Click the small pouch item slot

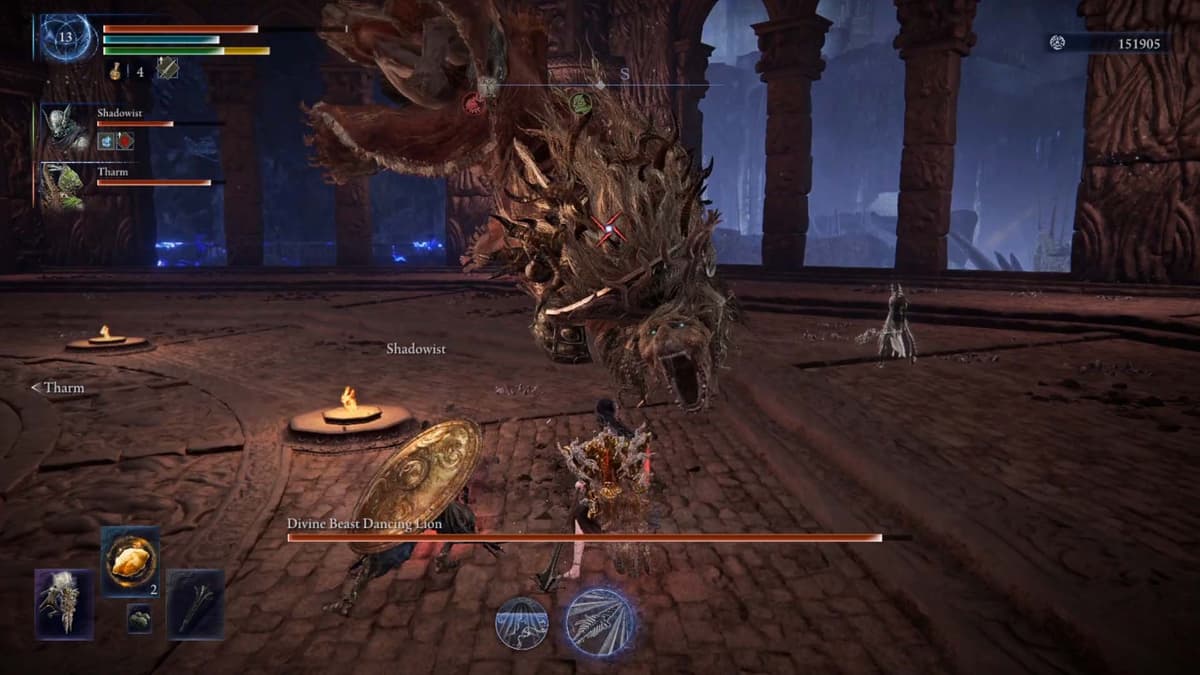(x=140, y=620)
